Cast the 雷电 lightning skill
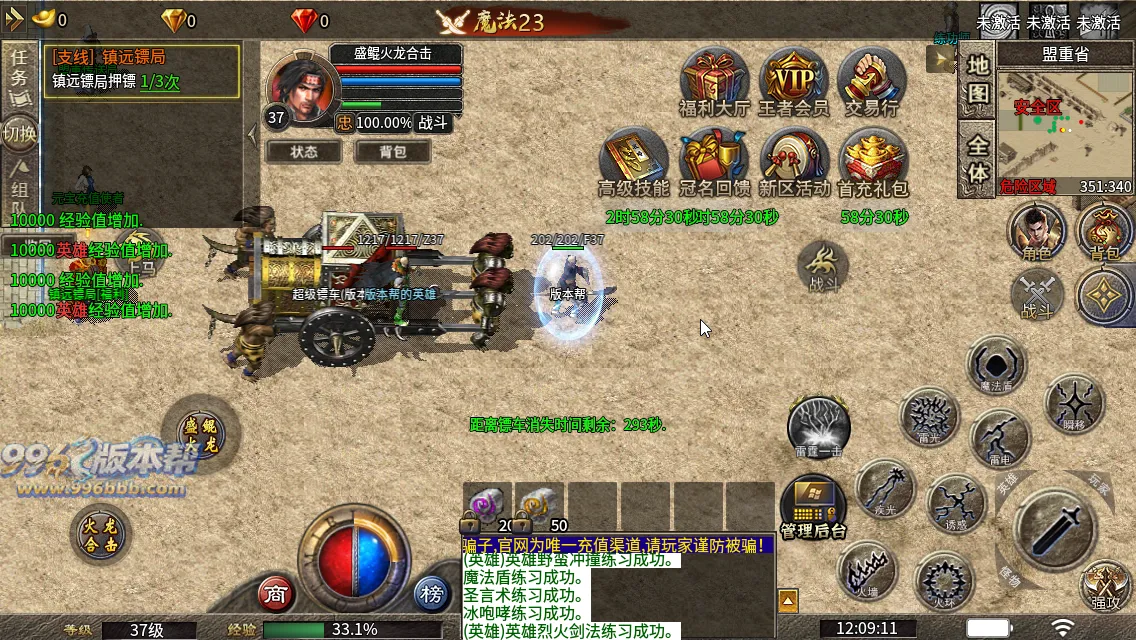The width and height of the screenshot is (1136, 640). pyautogui.click(x=999, y=438)
